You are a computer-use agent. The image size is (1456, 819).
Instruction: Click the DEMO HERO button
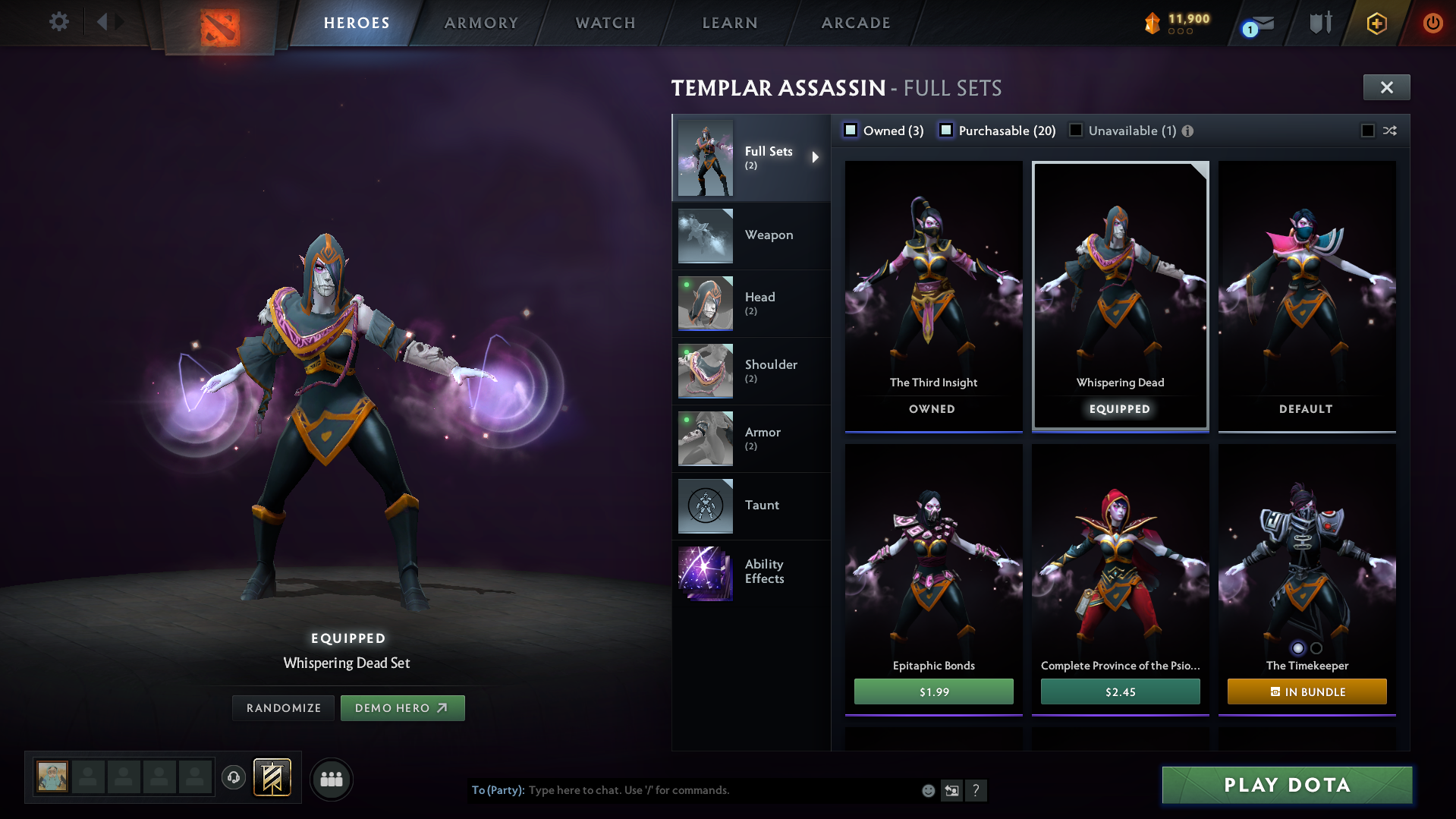coord(403,707)
